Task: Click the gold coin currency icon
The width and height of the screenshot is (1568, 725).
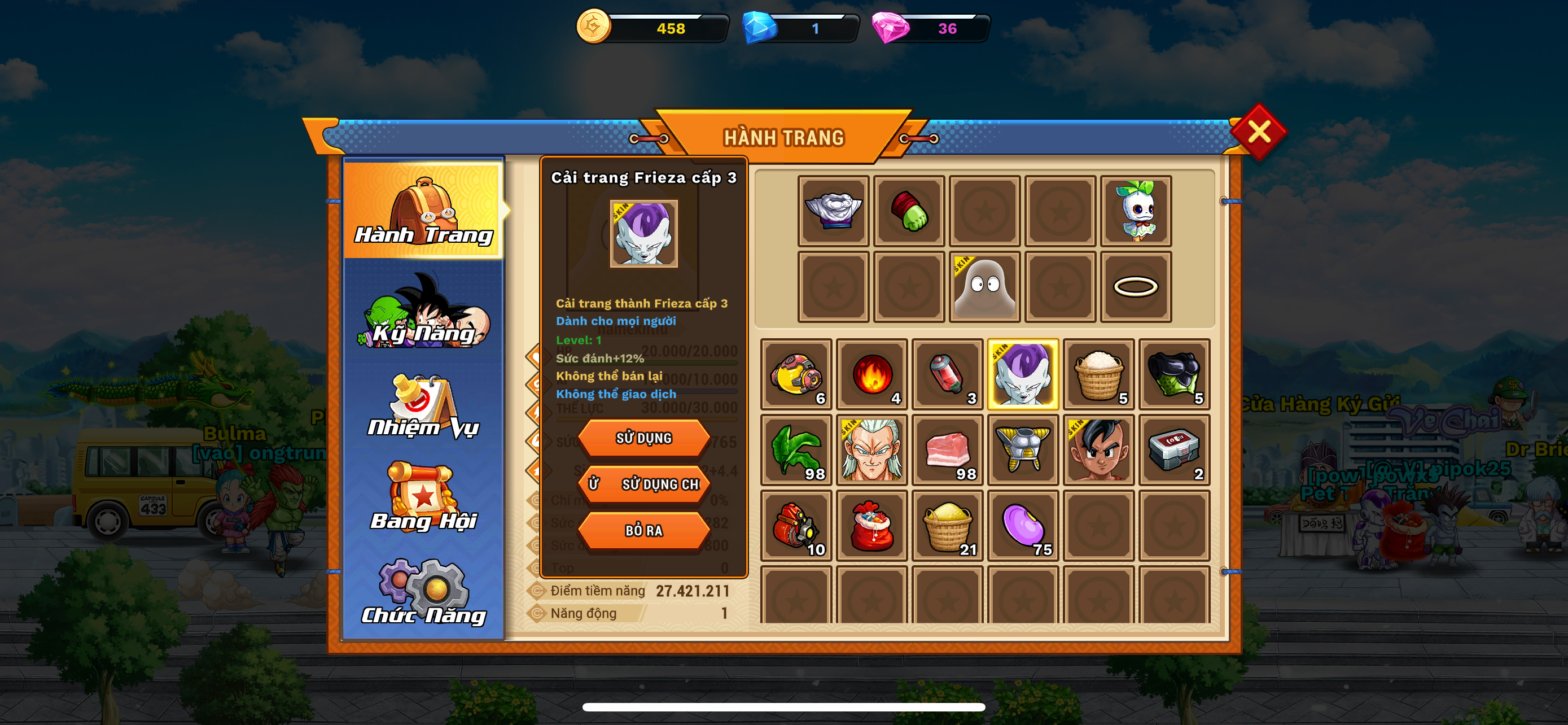Action: [592, 27]
